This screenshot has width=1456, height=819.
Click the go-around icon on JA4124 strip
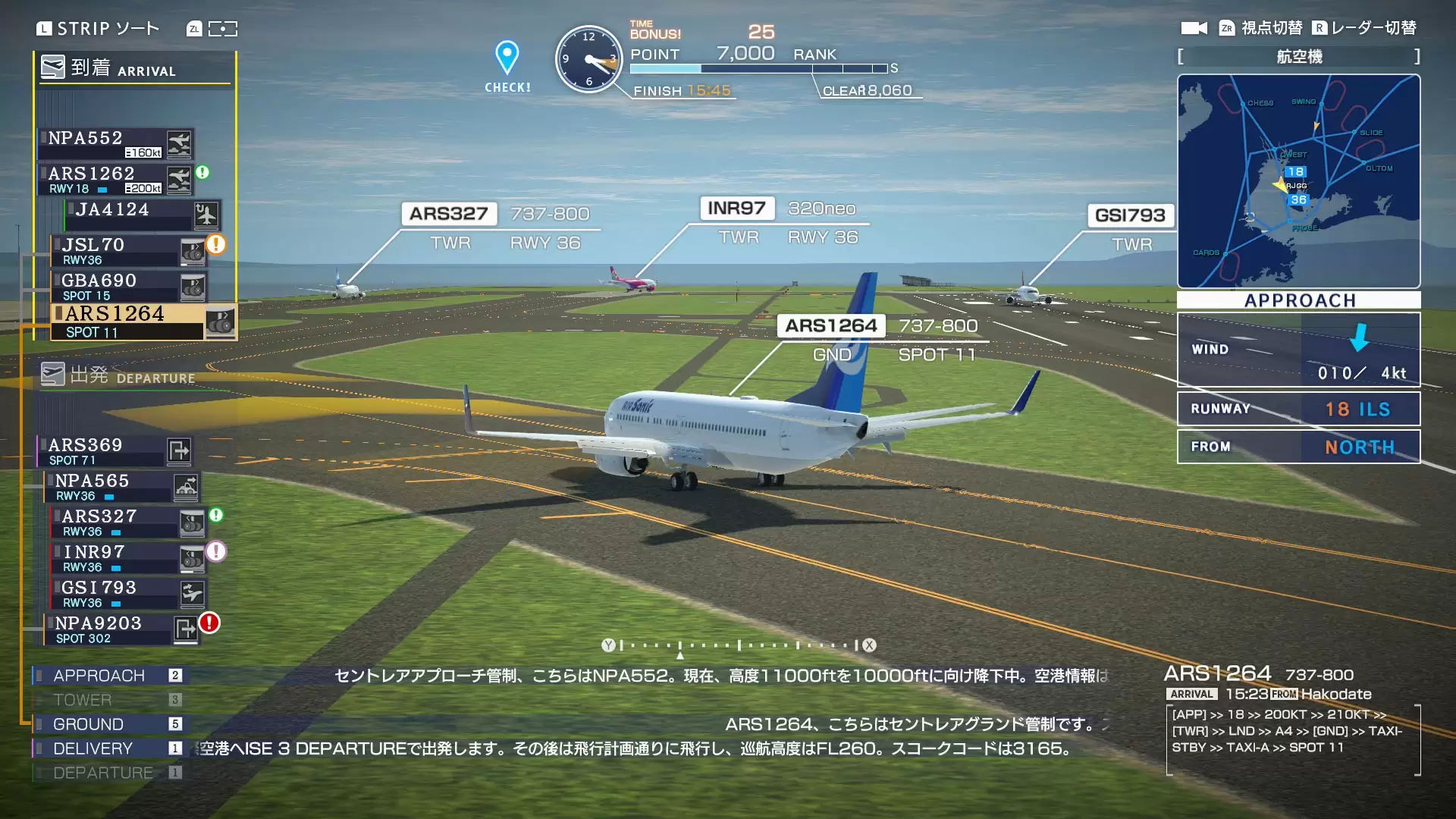205,215
